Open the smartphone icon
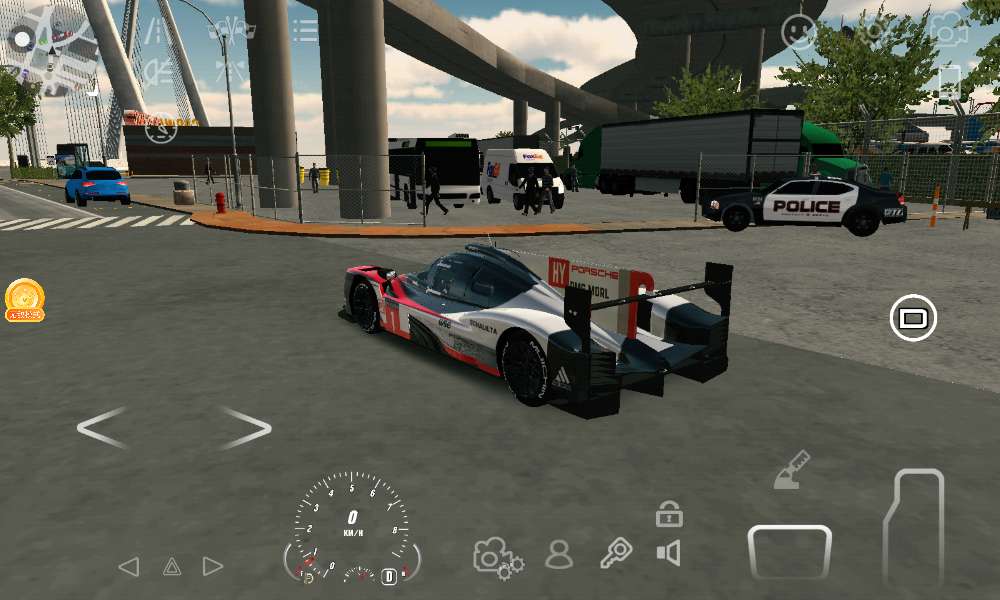The image size is (1000, 600). (x=948, y=82)
